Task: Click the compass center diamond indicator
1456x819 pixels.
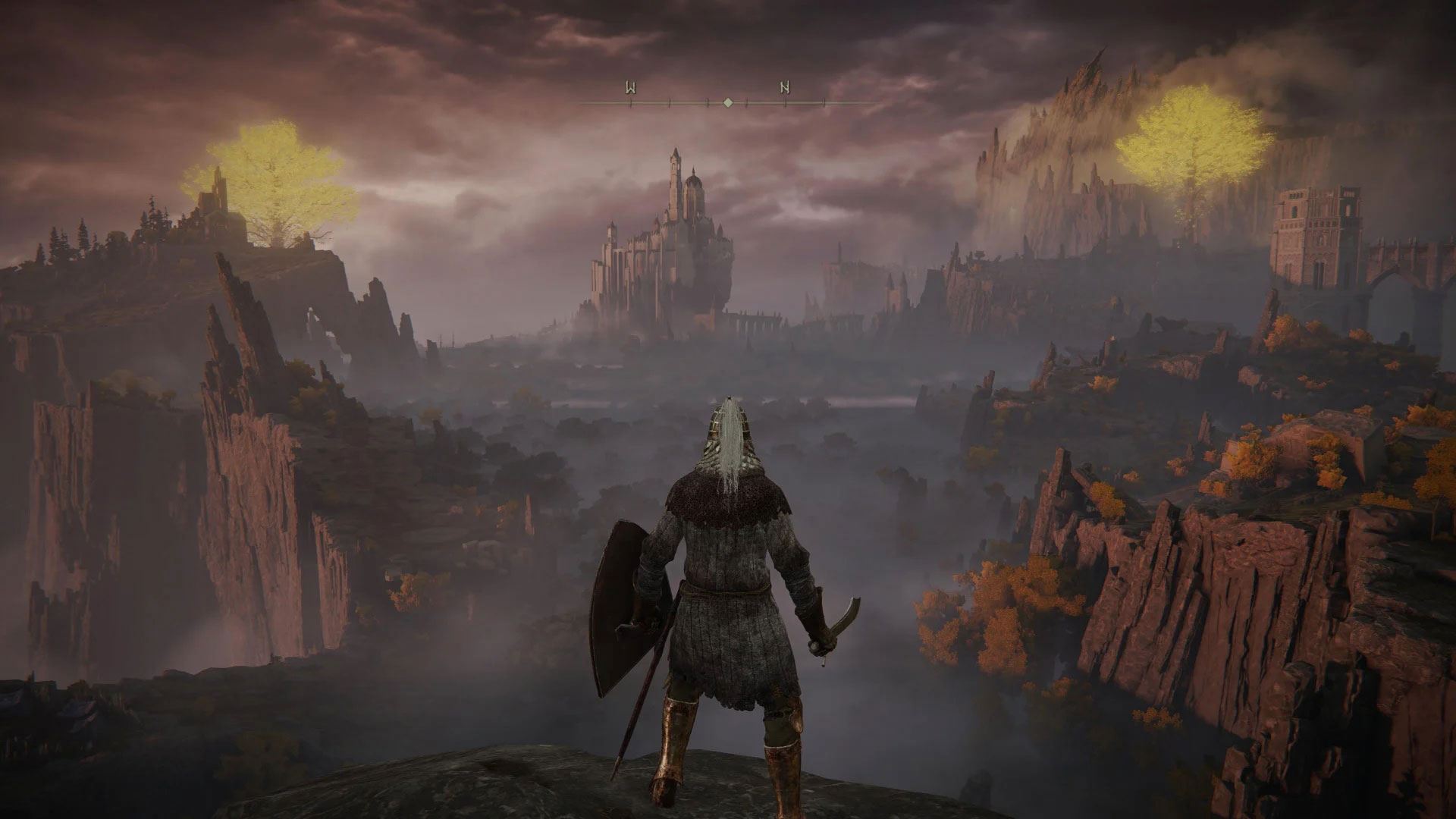Action: pyautogui.click(x=728, y=102)
